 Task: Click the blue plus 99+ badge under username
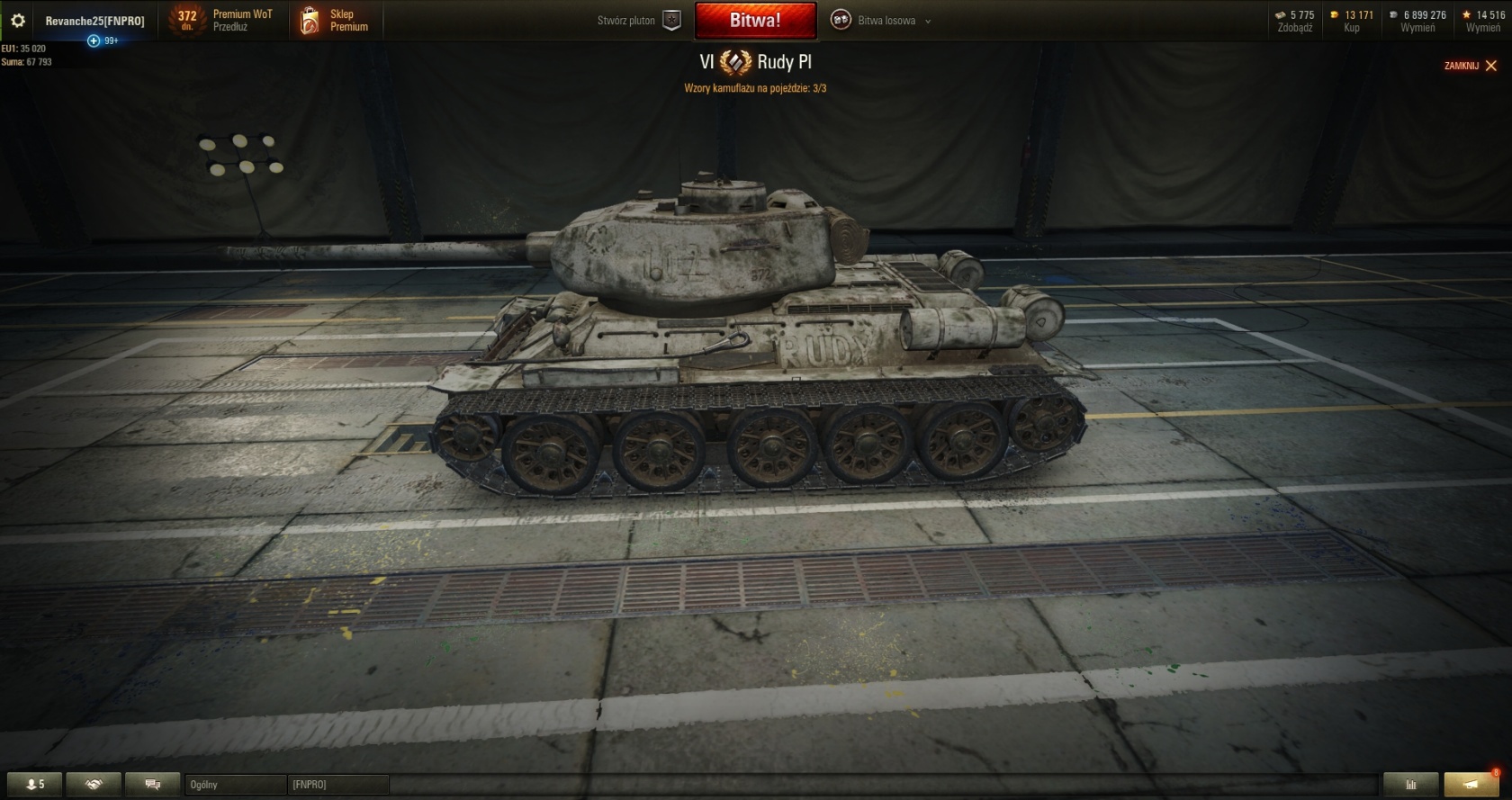pos(94,40)
